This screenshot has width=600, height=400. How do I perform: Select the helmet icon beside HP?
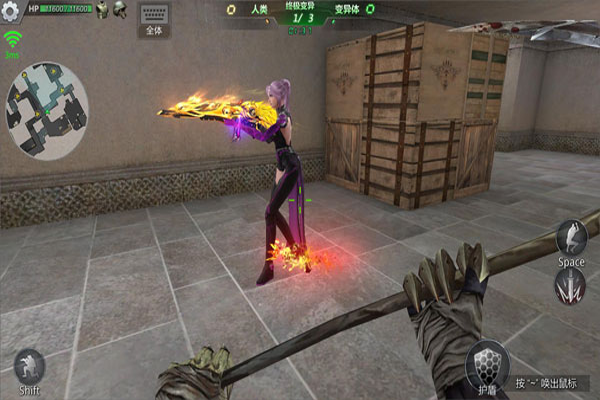[x=119, y=9]
